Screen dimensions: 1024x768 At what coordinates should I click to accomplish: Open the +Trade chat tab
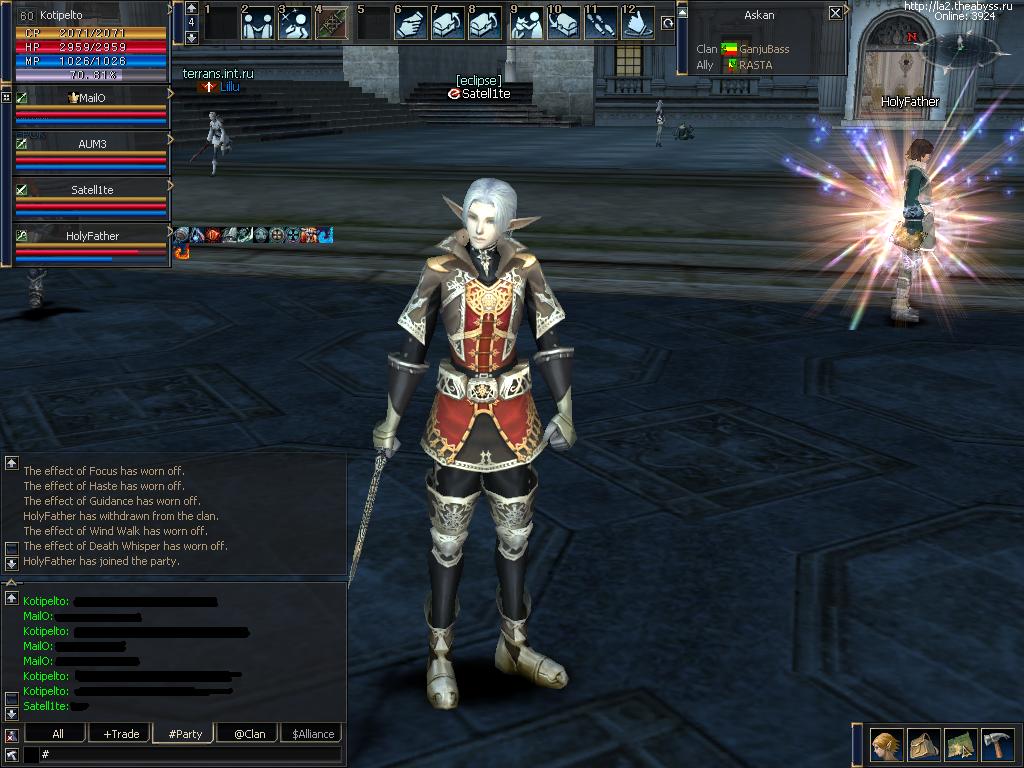coord(121,734)
